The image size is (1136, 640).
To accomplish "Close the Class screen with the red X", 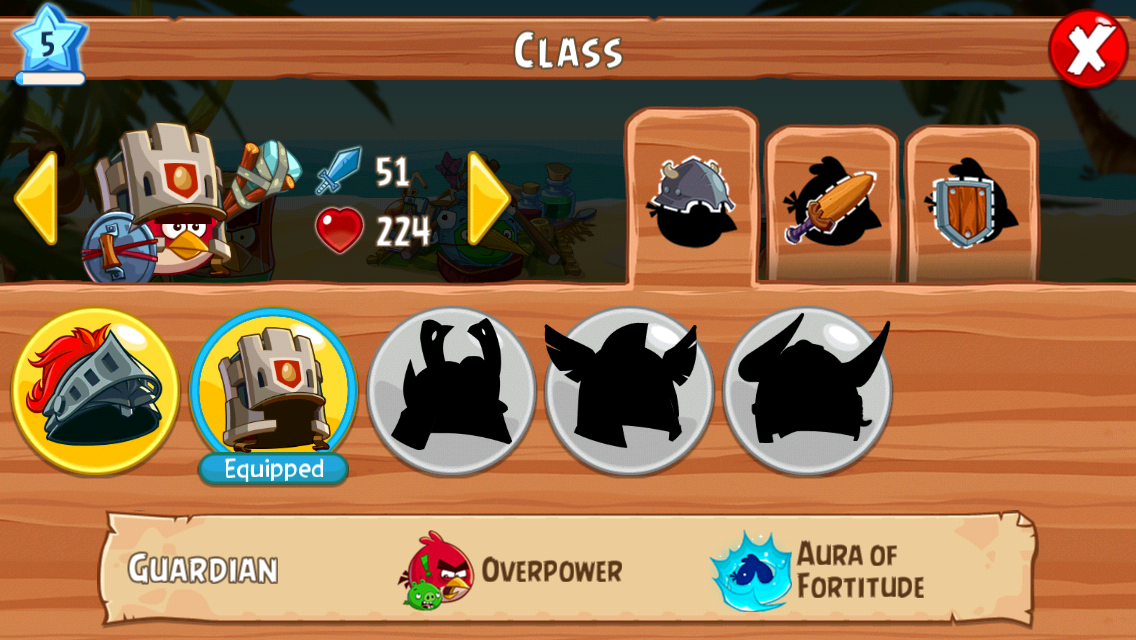I will (1088, 49).
